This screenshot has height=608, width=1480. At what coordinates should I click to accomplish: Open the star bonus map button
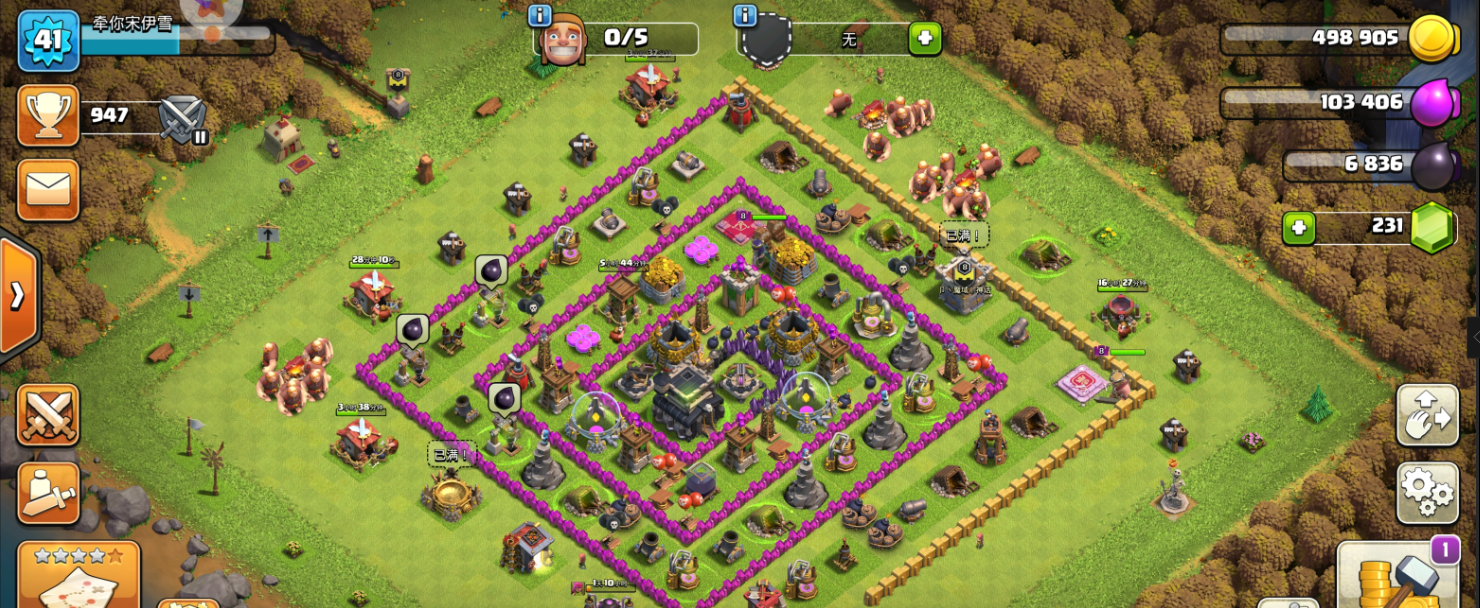tap(79, 576)
